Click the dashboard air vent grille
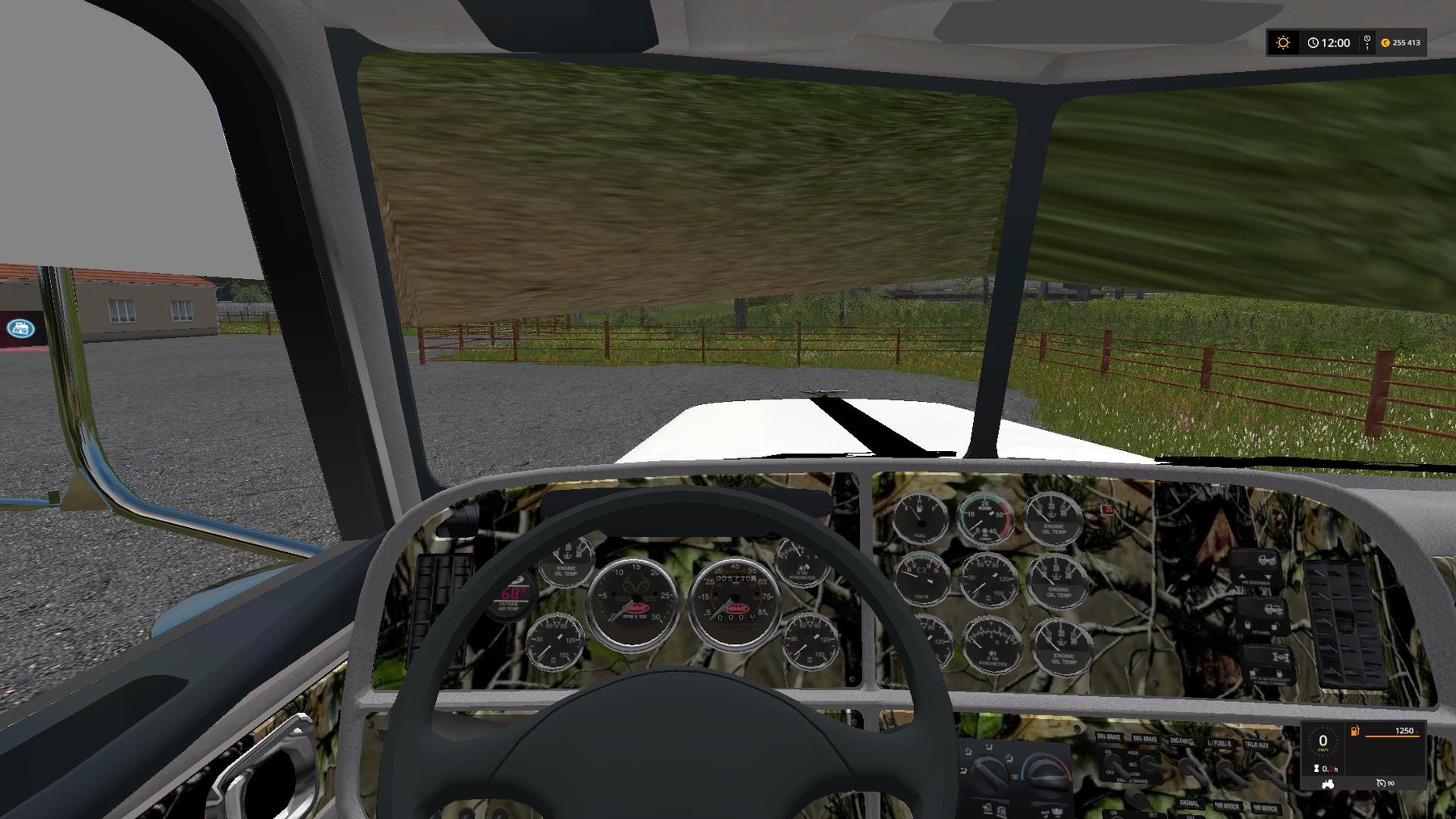This screenshot has width=1456, height=819. (x=1343, y=621)
